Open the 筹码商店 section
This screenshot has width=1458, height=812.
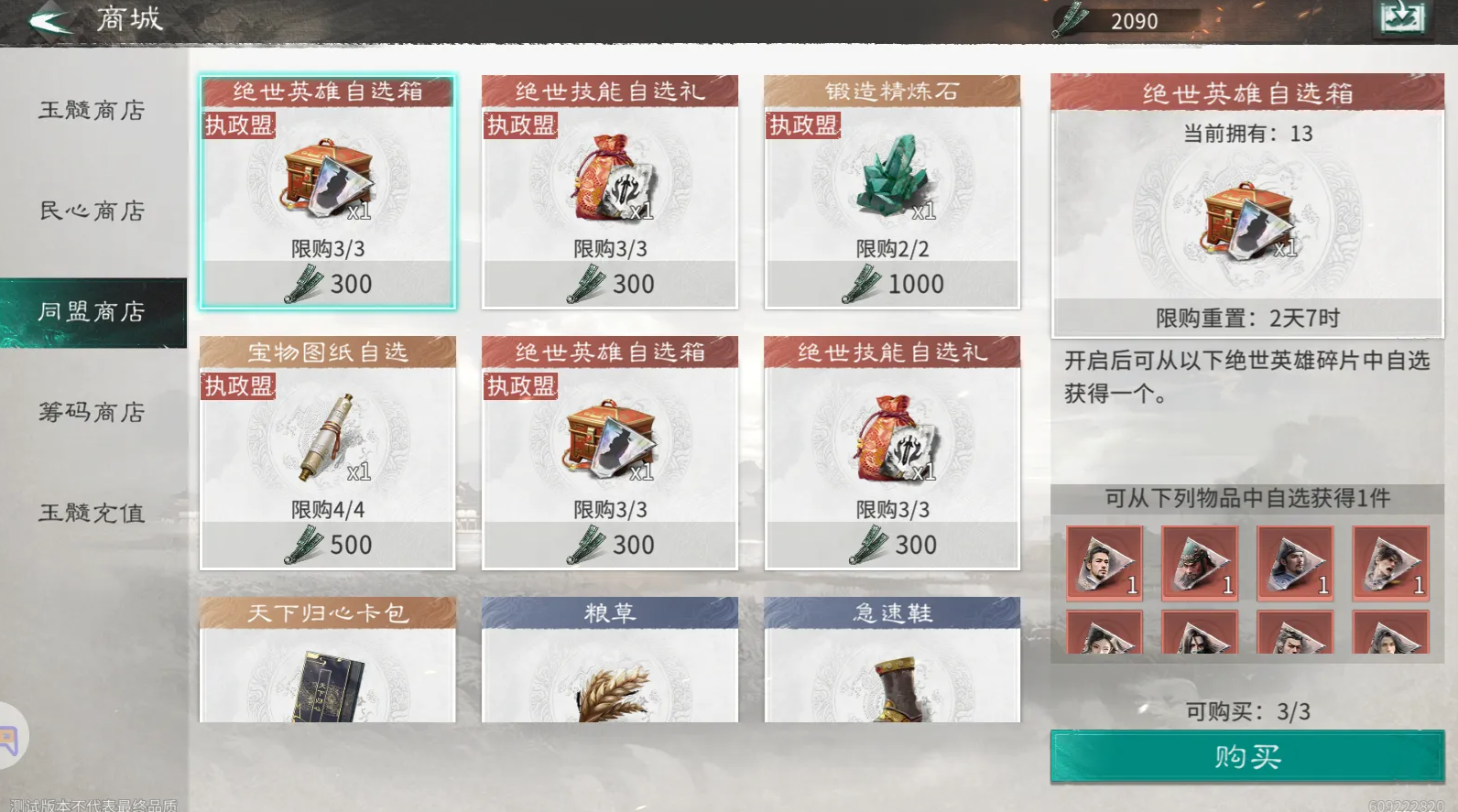[92, 413]
